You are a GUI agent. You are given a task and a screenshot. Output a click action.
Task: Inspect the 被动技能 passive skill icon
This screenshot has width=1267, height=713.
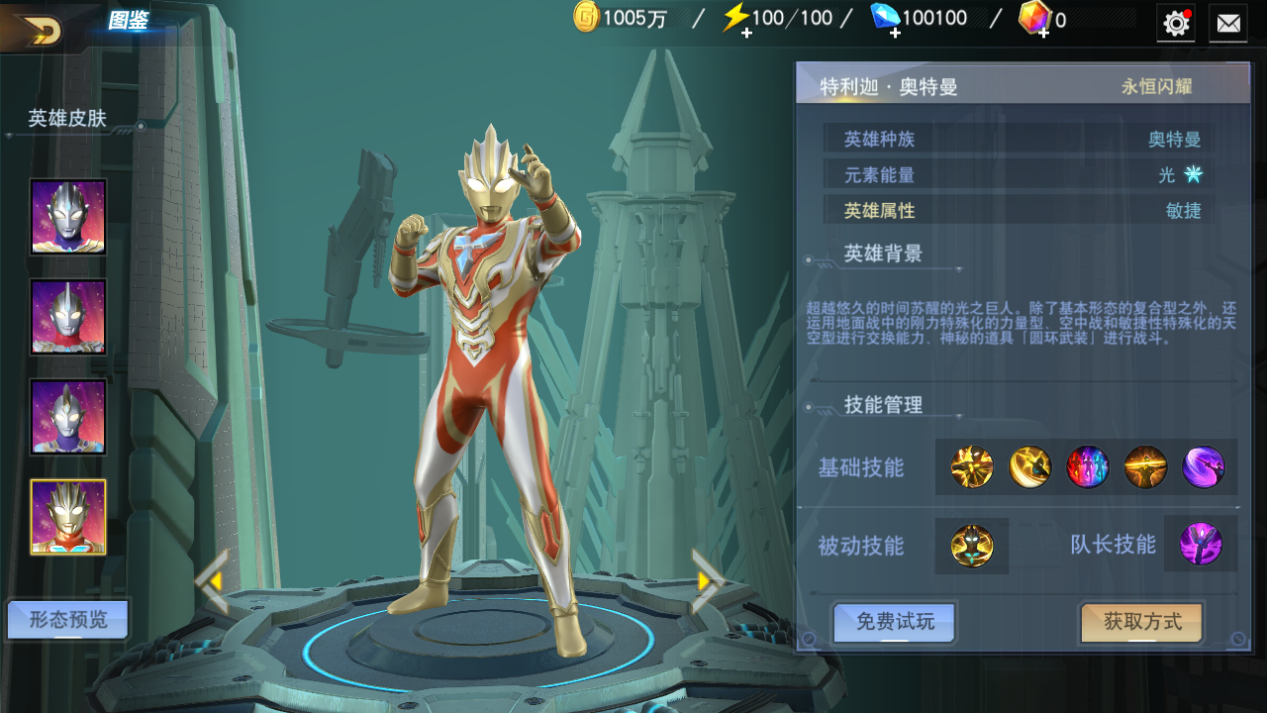[972, 546]
